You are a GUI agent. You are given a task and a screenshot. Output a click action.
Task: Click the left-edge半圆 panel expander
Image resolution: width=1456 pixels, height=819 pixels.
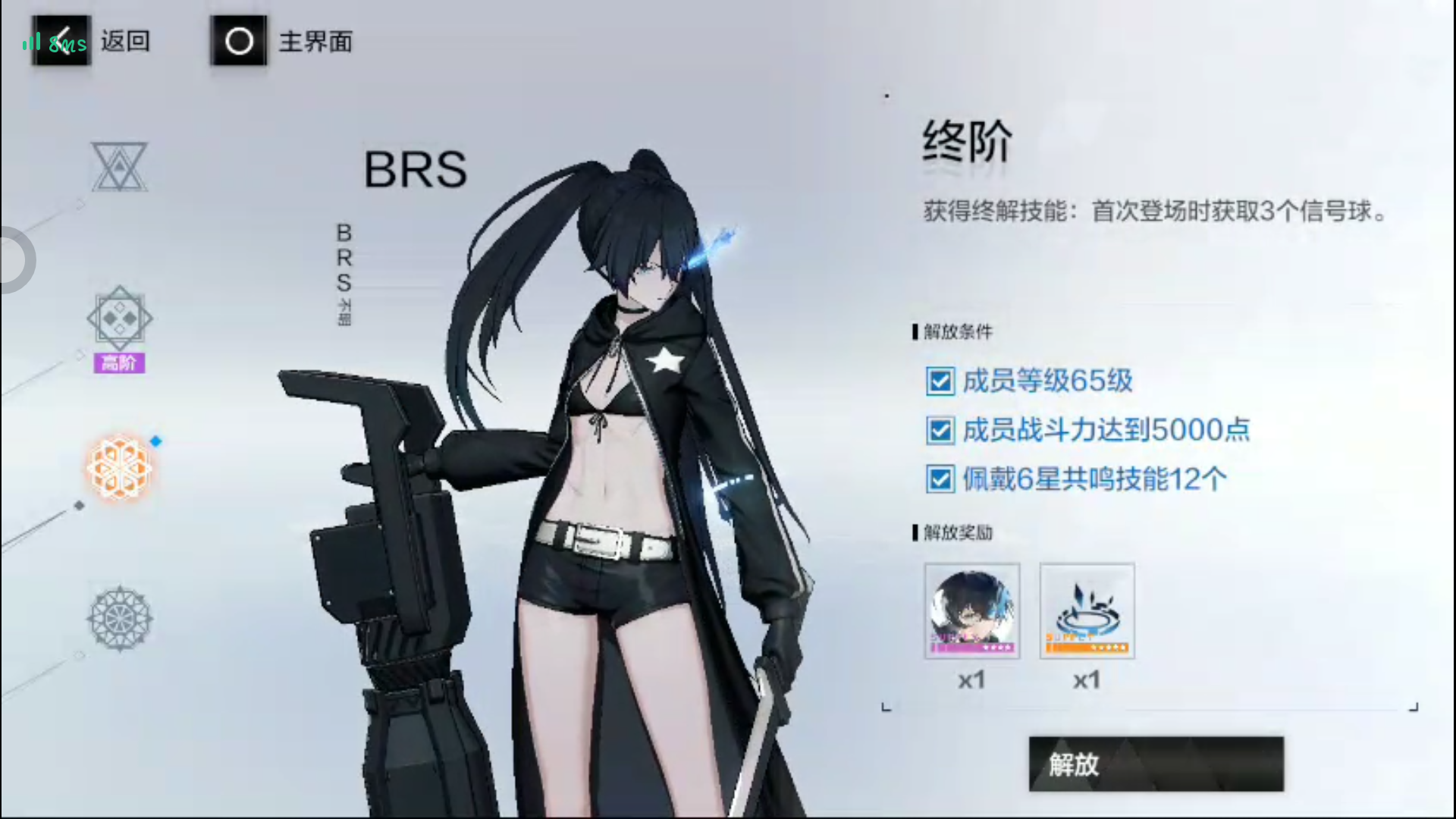pos(14,259)
